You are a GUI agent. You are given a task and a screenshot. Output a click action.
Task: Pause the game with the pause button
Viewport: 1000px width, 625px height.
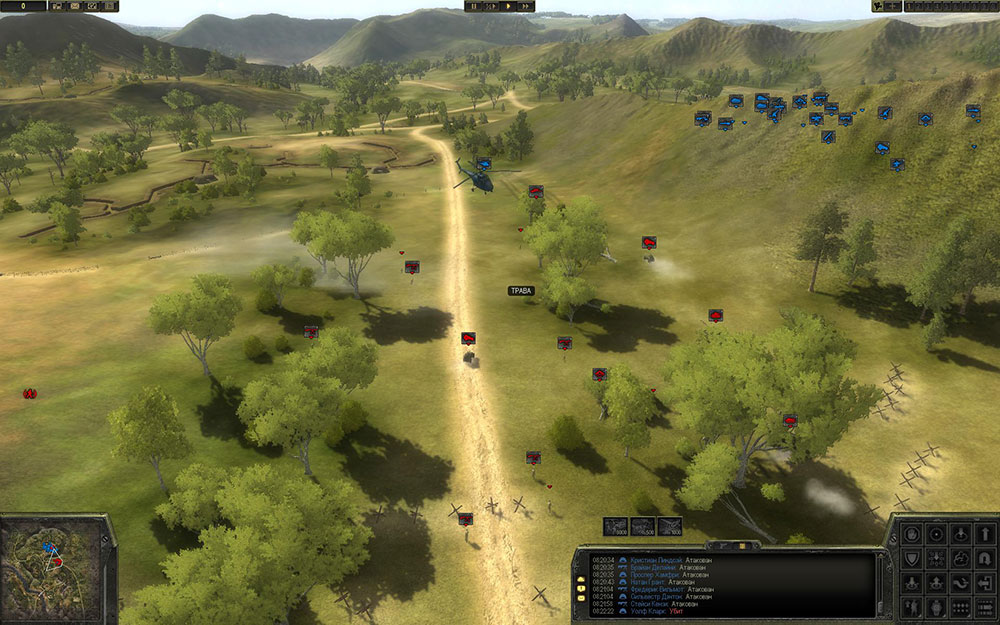point(474,6)
